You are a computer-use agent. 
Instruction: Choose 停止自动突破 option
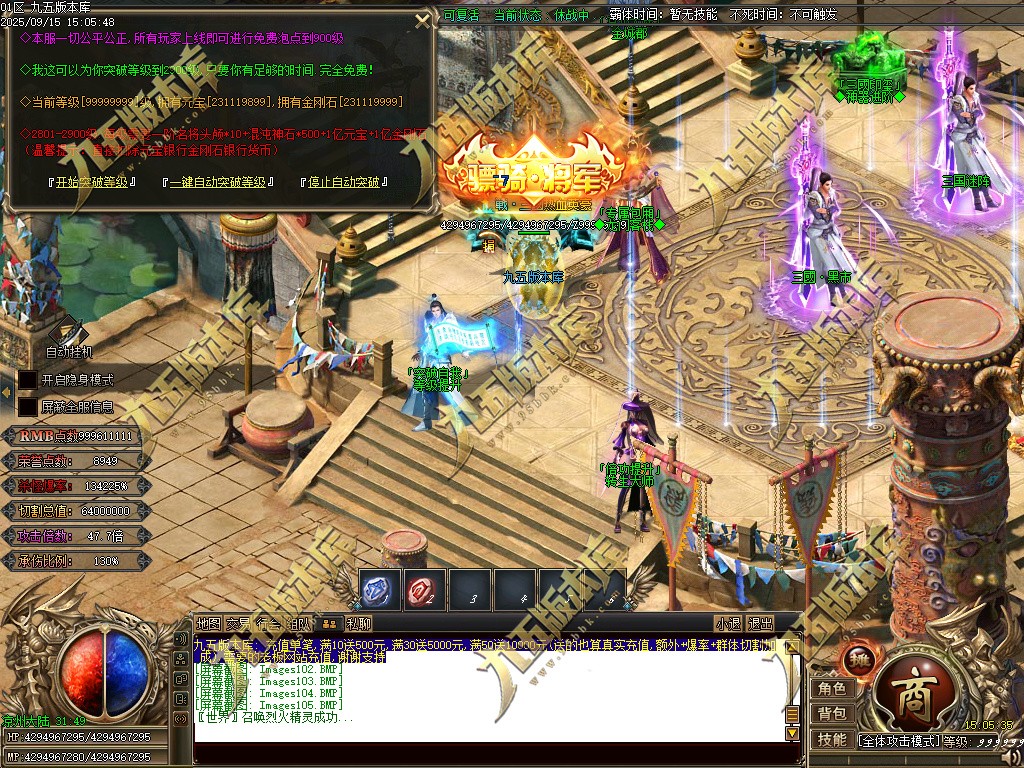[x=343, y=183]
